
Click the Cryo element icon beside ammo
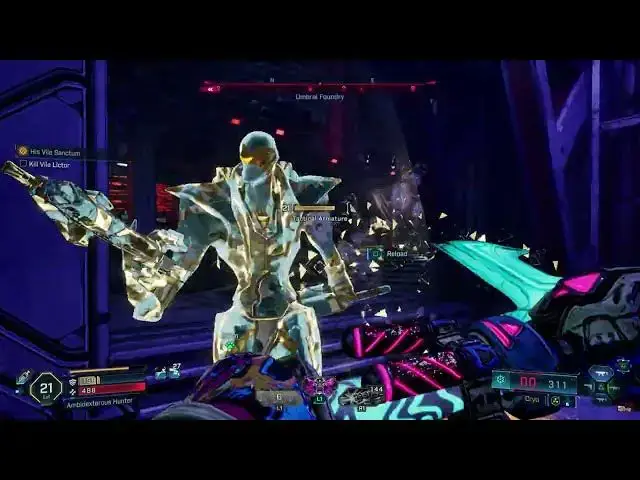pos(500,381)
